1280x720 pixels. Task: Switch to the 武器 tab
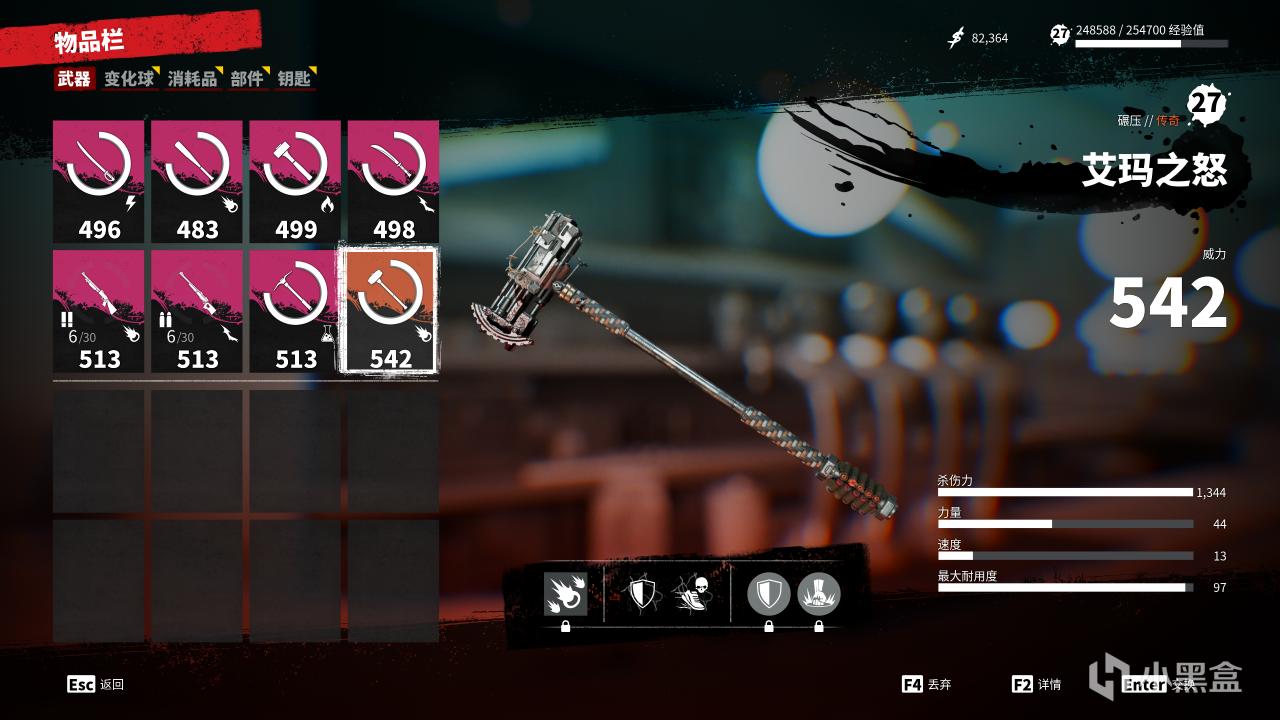click(x=74, y=79)
